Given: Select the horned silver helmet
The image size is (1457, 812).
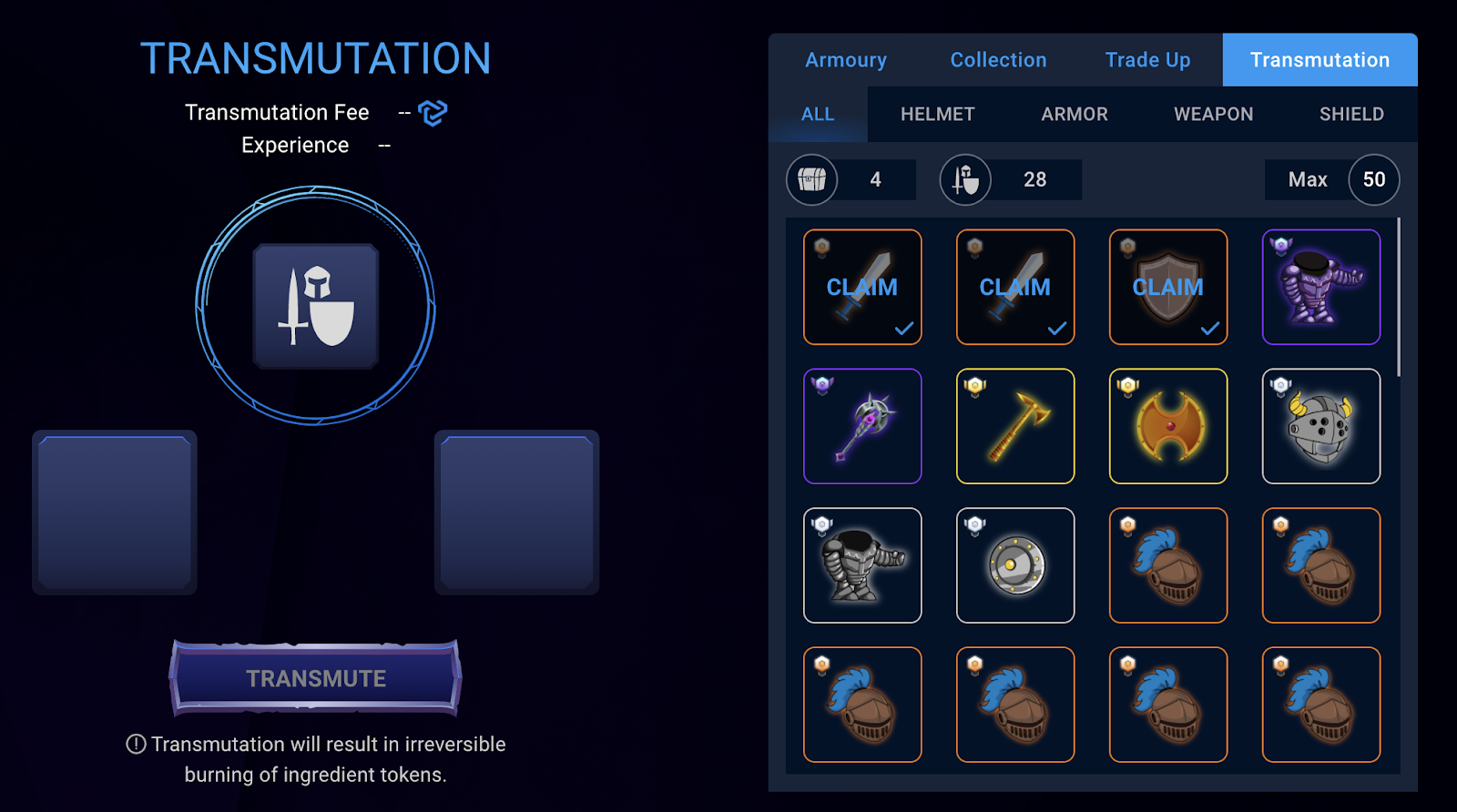Looking at the screenshot, I should 1321,426.
